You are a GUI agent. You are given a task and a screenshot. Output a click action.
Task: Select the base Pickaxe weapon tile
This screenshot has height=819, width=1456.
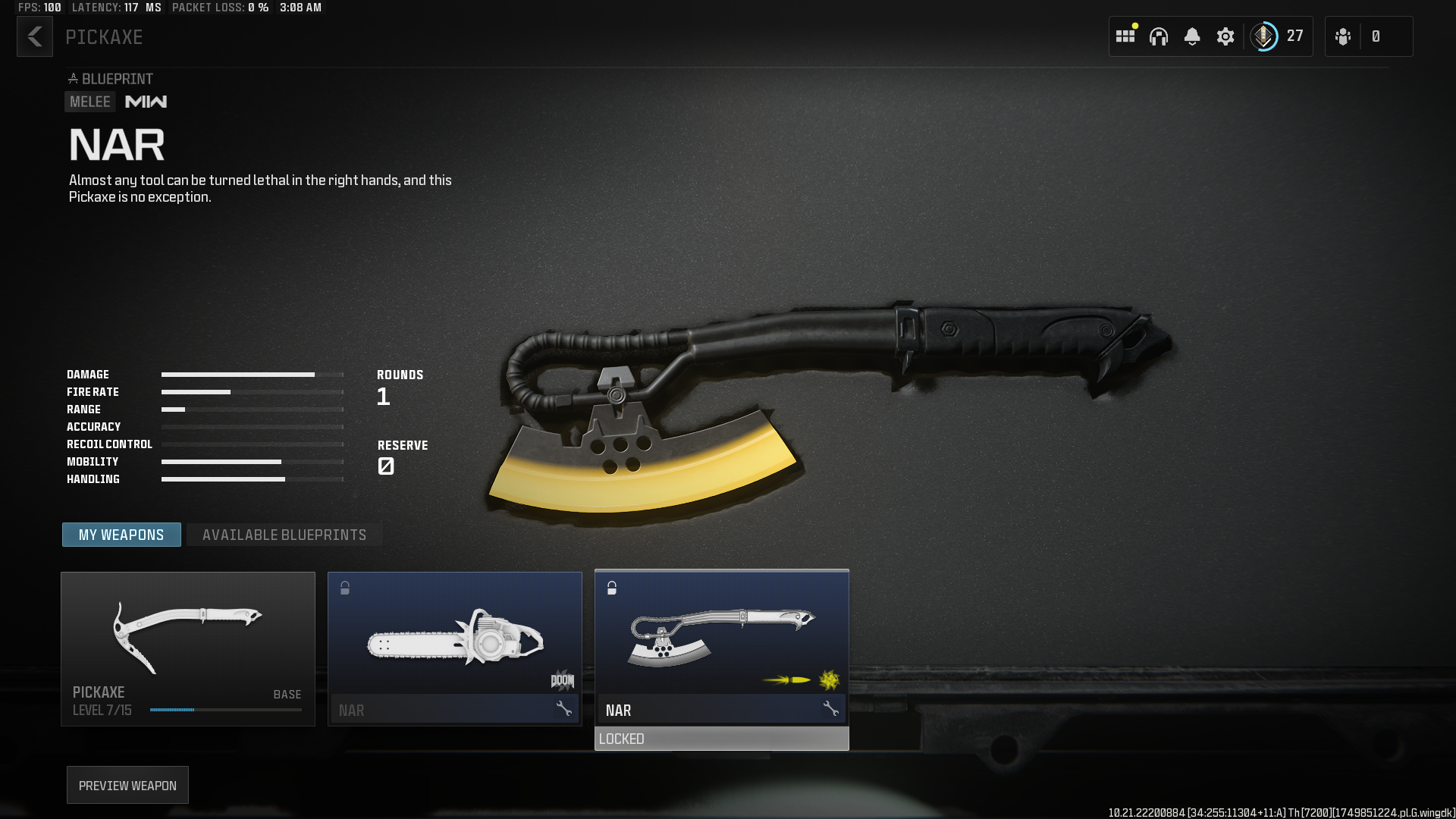pos(187,648)
